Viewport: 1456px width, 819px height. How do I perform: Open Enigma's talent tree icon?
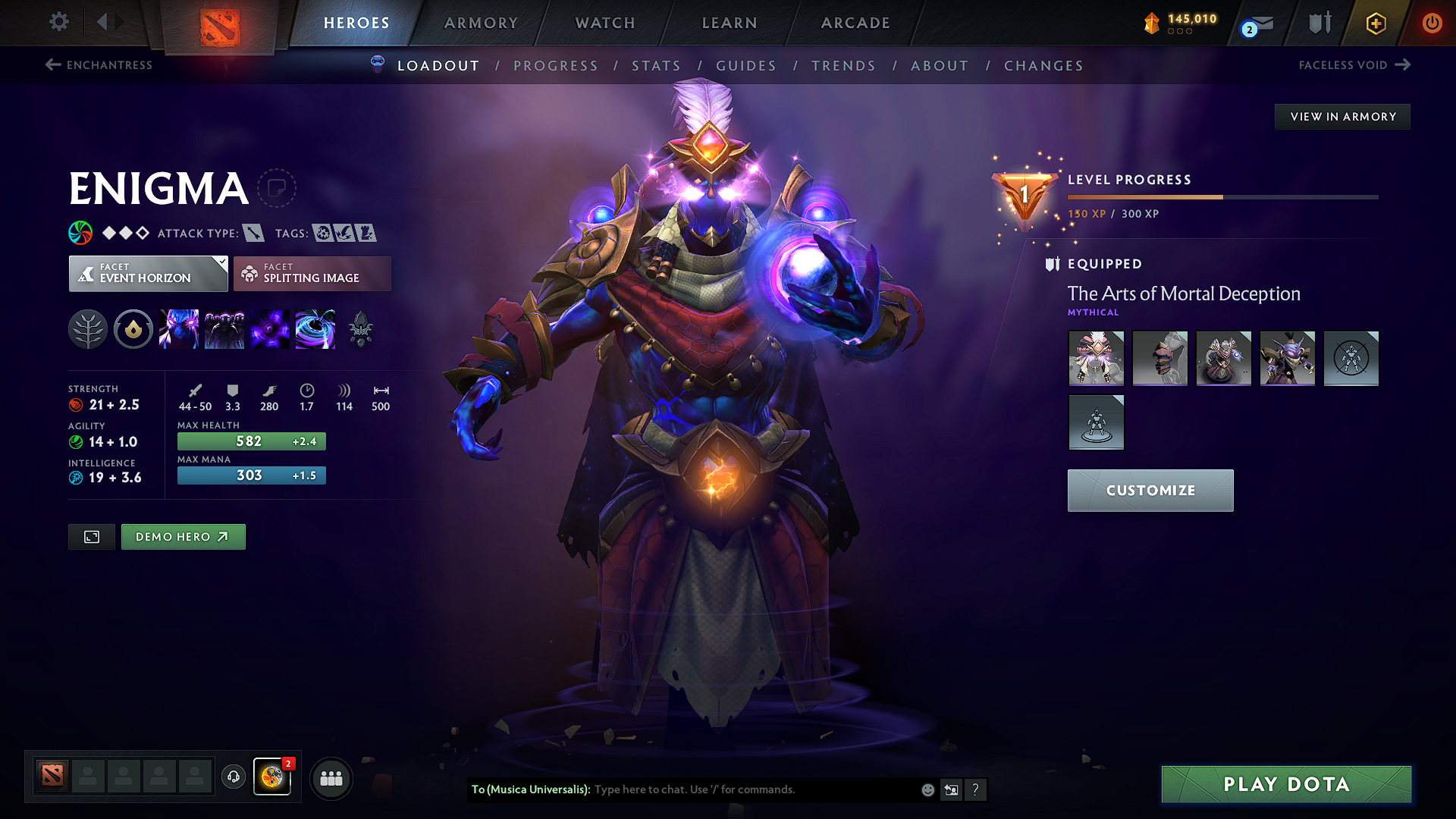pyautogui.click(x=87, y=328)
